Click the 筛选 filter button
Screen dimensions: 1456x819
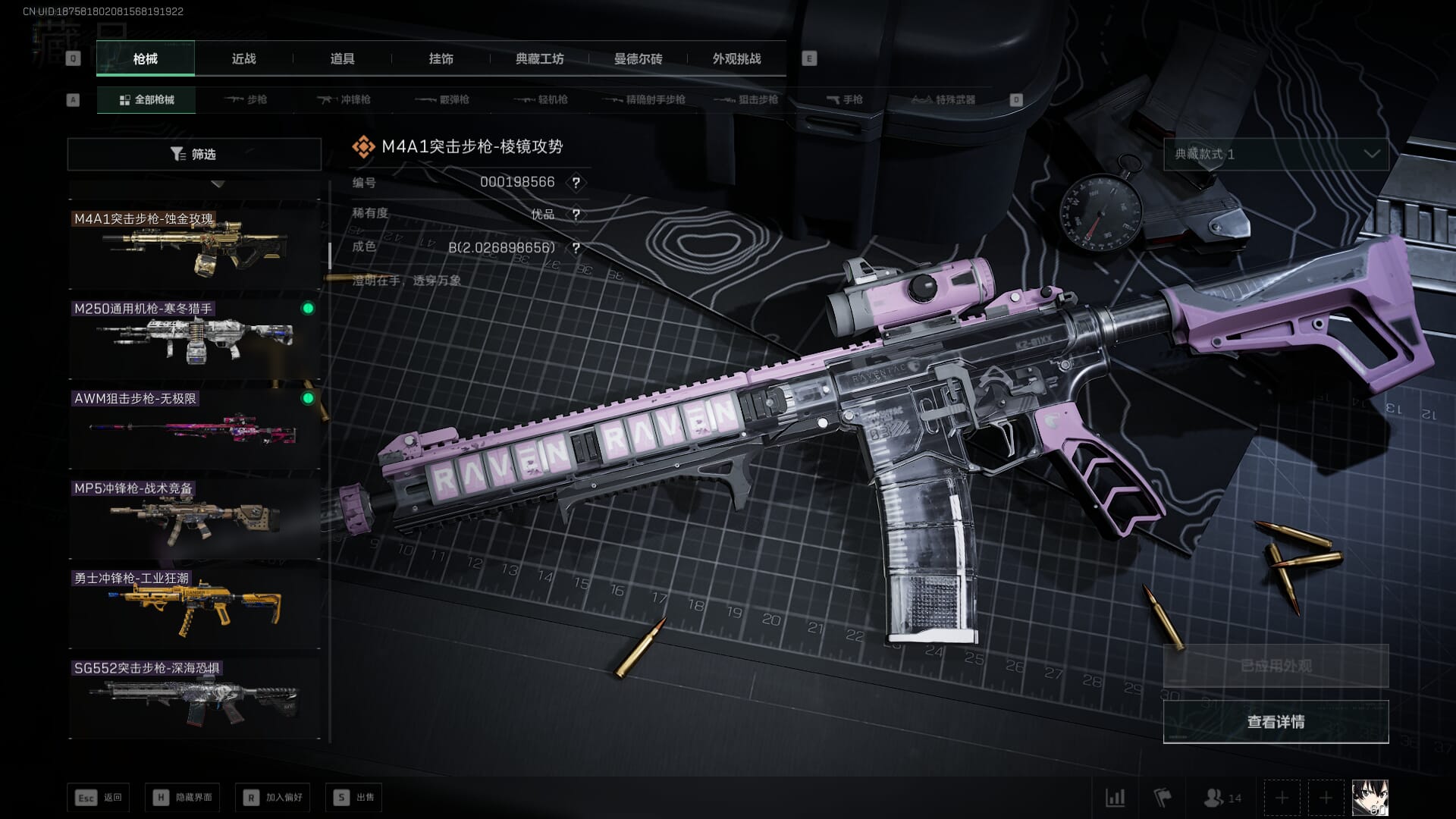pyautogui.click(x=194, y=154)
